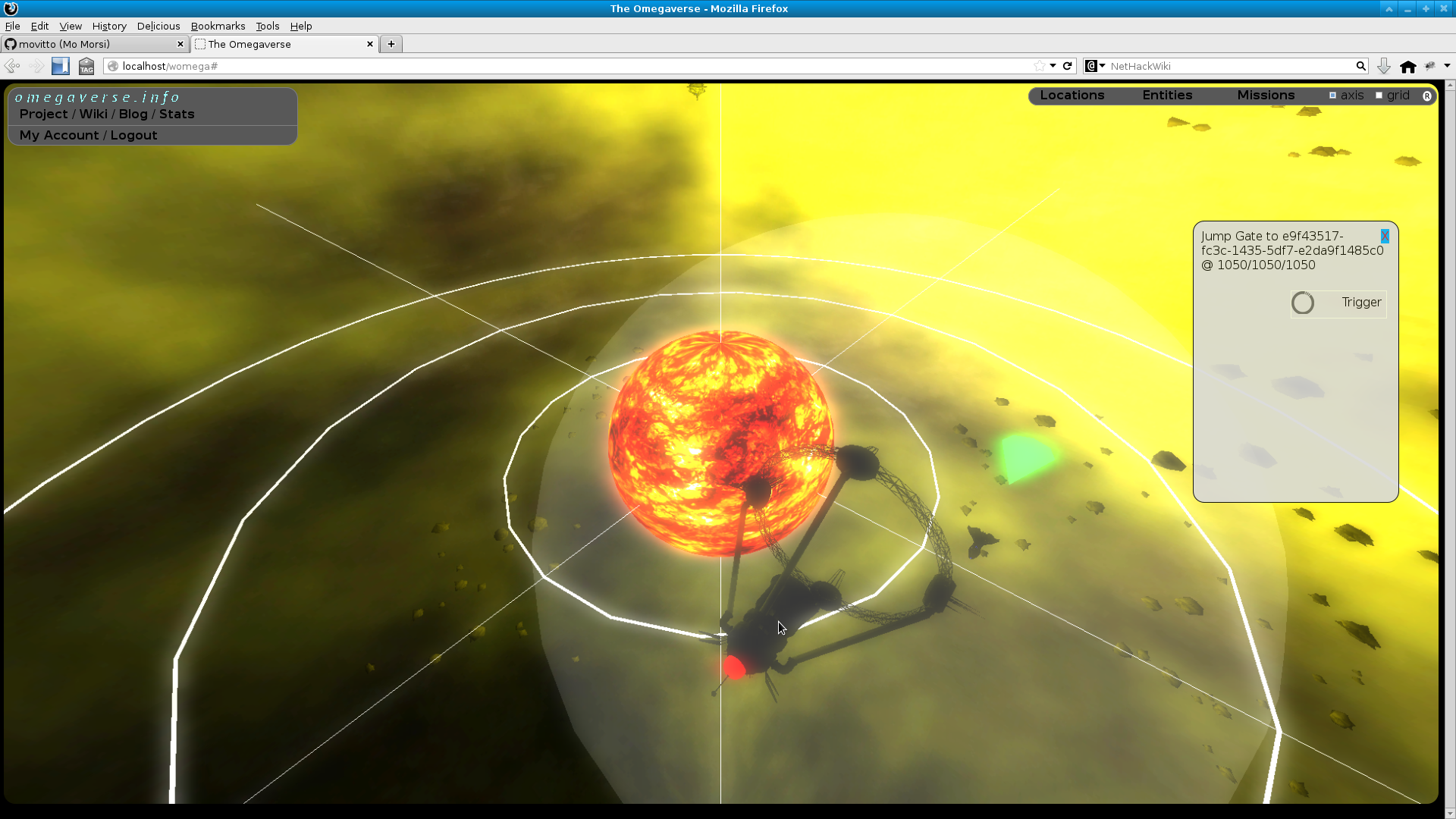Close the Jump Gate info popup
Viewport: 1456px width, 819px height.
click(1385, 237)
